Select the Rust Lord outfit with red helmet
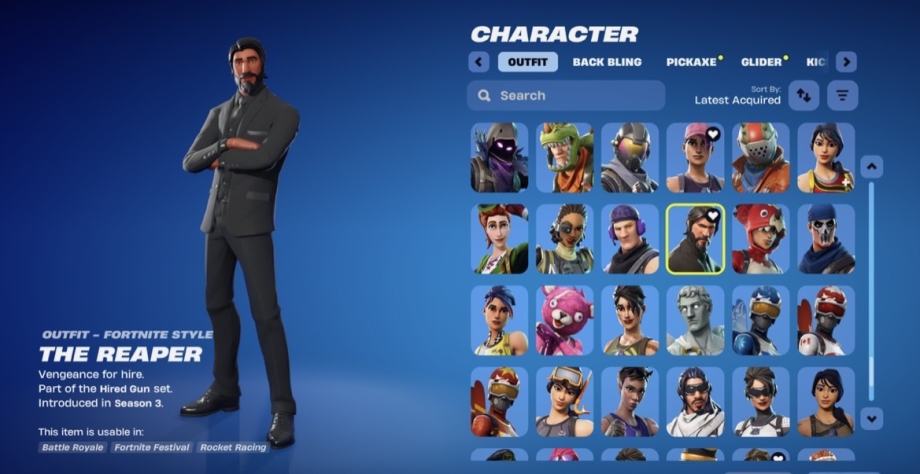 760,158
